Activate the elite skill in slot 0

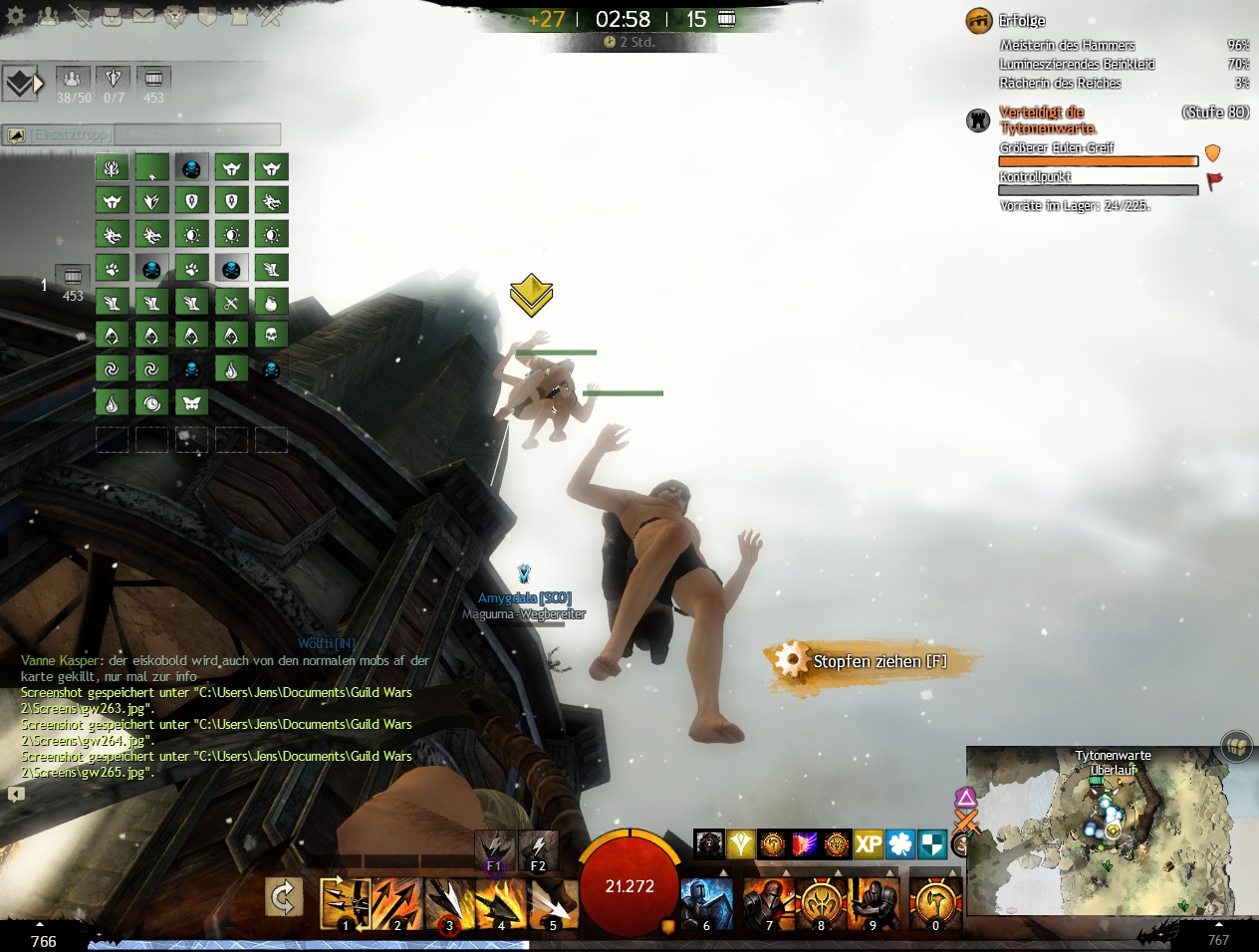click(936, 903)
